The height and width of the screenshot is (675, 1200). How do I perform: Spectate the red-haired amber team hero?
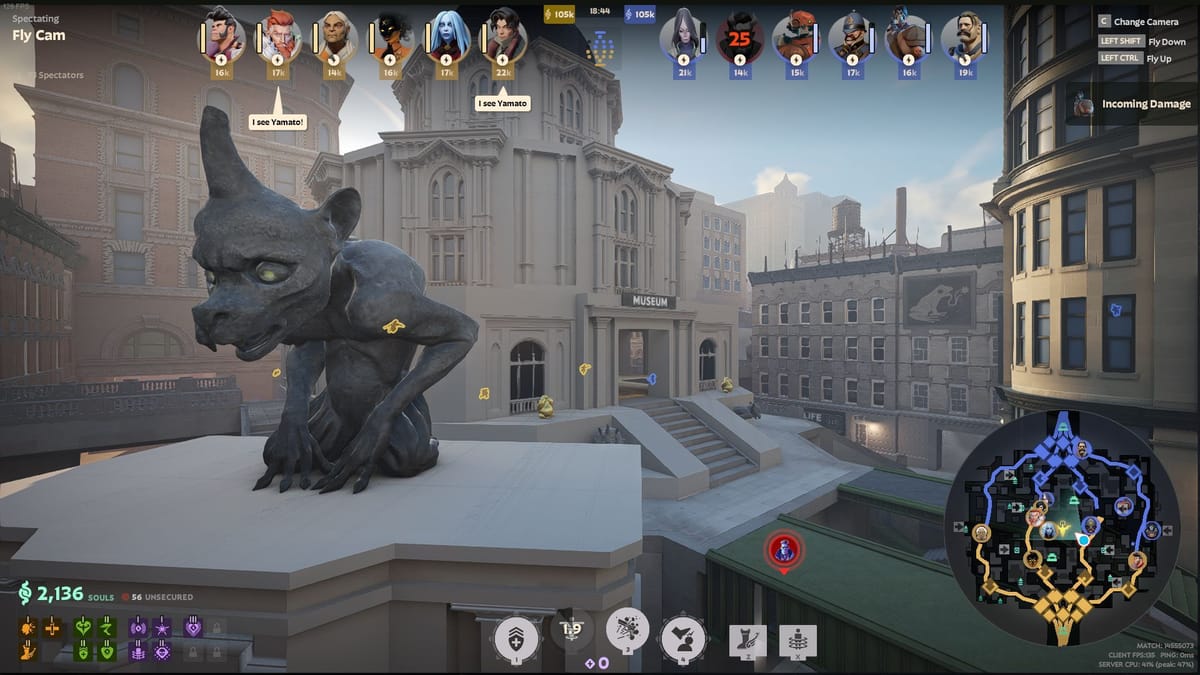point(279,37)
